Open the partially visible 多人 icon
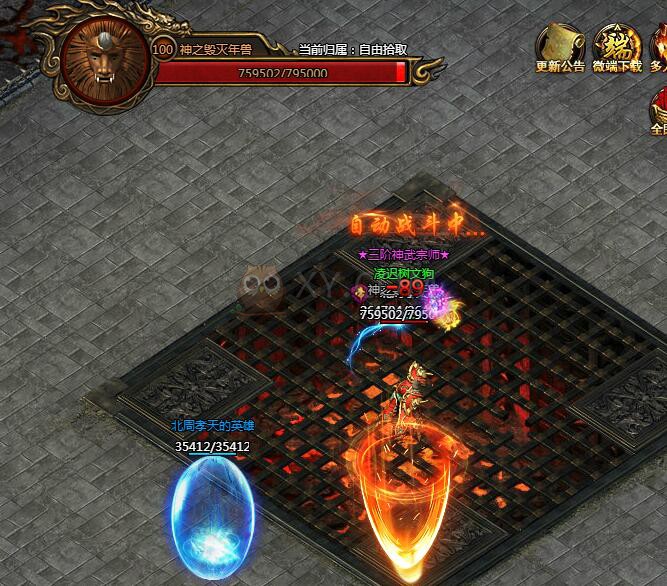The height and width of the screenshot is (586, 667). pos(659,46)
